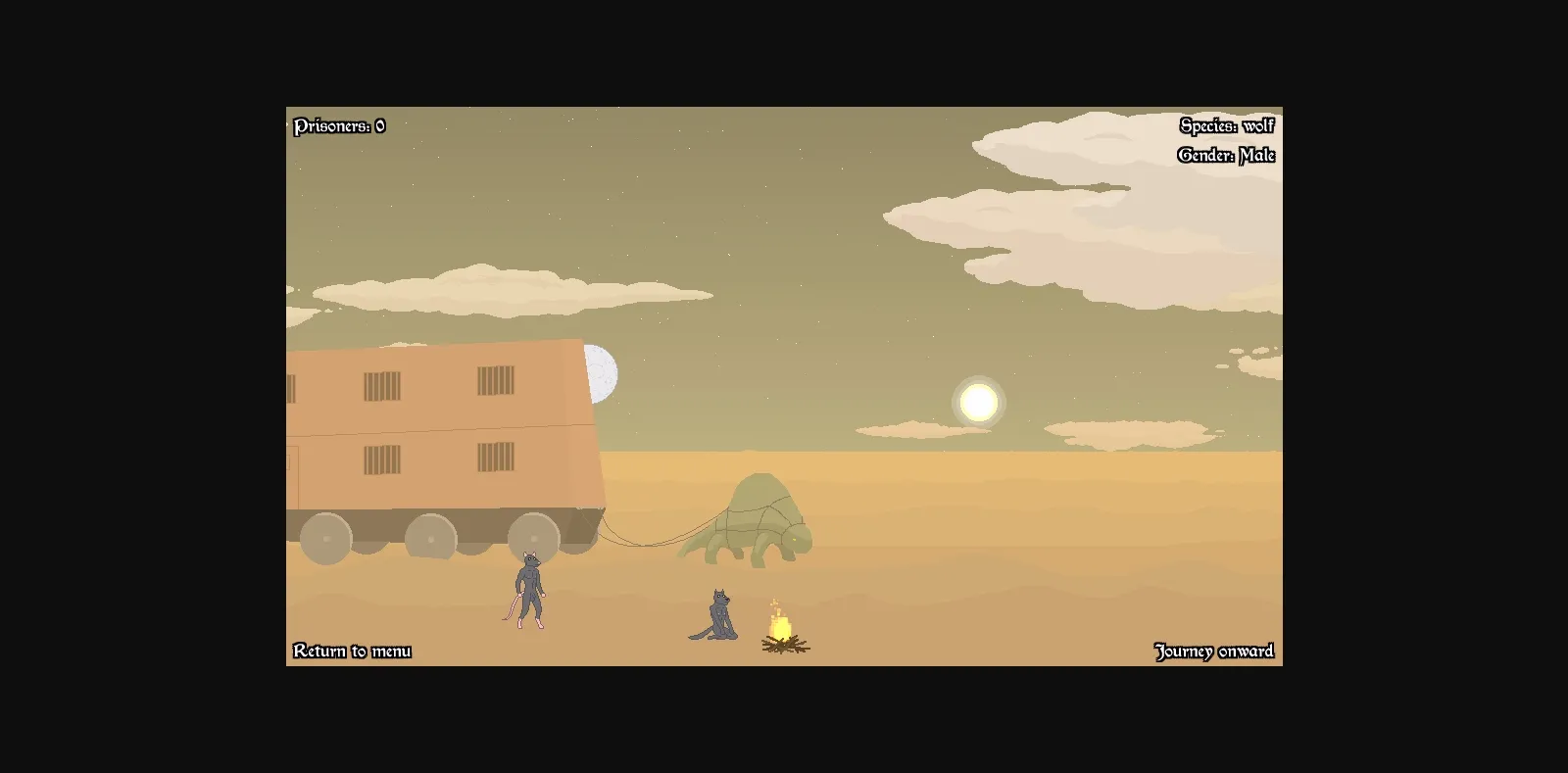The width and height of the screenshot is (1568, 773).
Task: Open the Gender: Male selector
Action: click(1226, 155)
